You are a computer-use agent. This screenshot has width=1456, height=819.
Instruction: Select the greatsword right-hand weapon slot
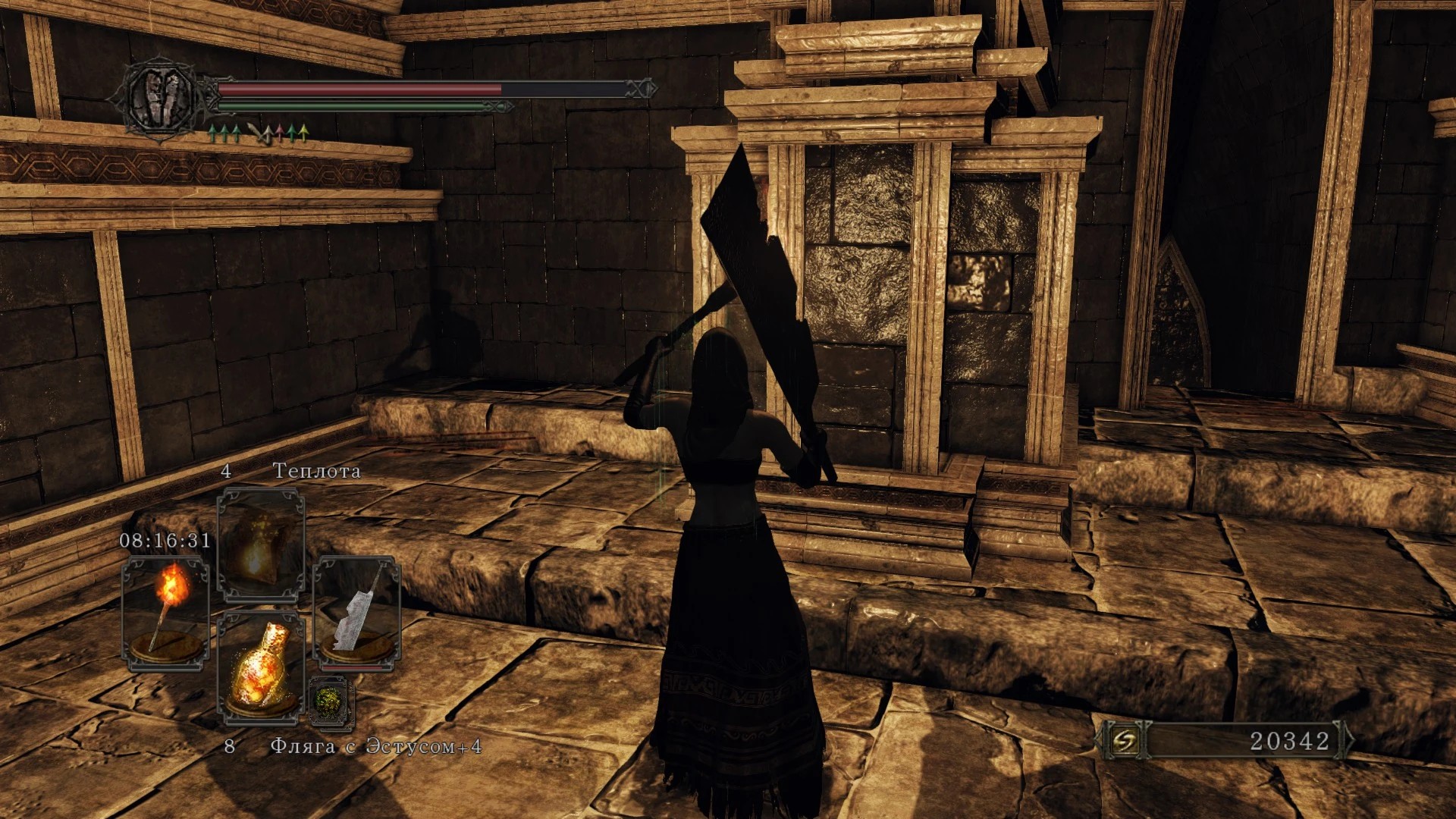click(356, 613)
